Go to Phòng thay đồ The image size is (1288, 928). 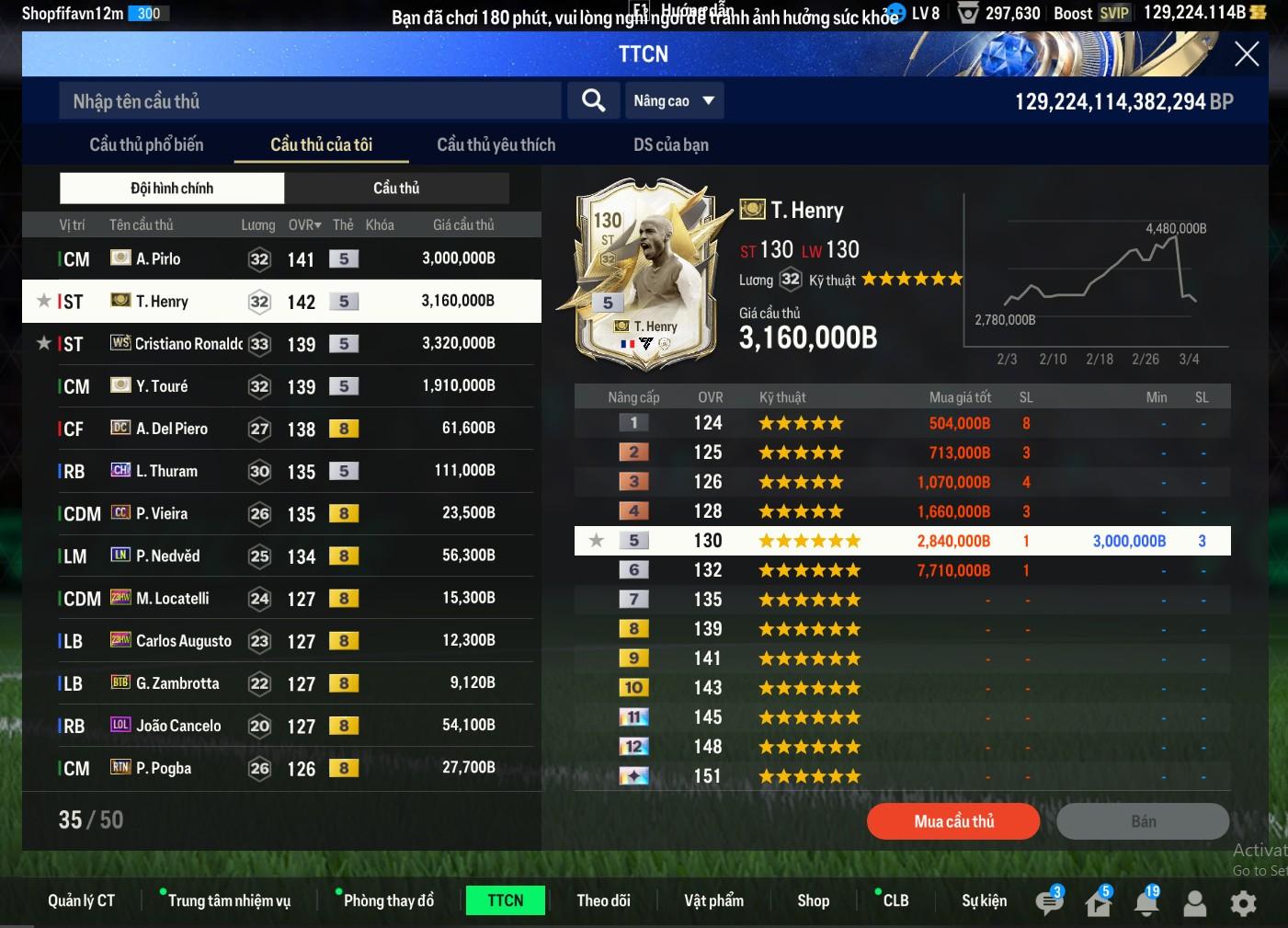(x=388, y=900)
